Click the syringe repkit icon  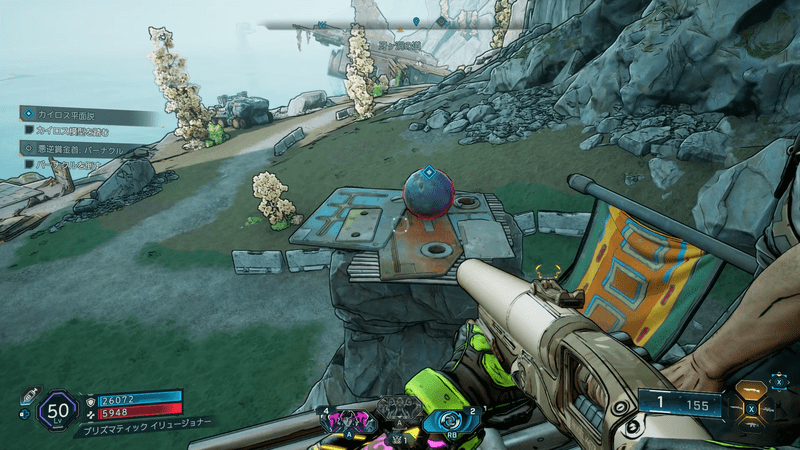pyautogui.click(x=28, y=395)
